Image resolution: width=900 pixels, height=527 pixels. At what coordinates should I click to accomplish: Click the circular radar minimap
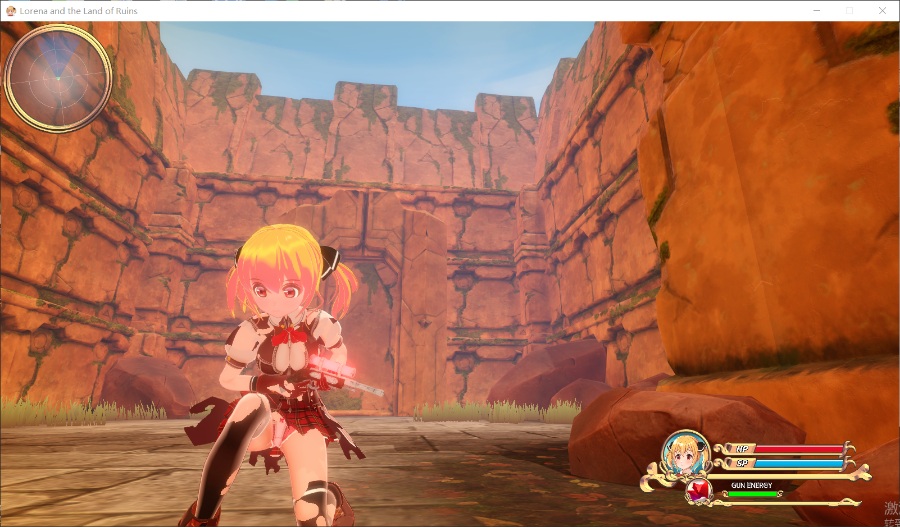58,77
